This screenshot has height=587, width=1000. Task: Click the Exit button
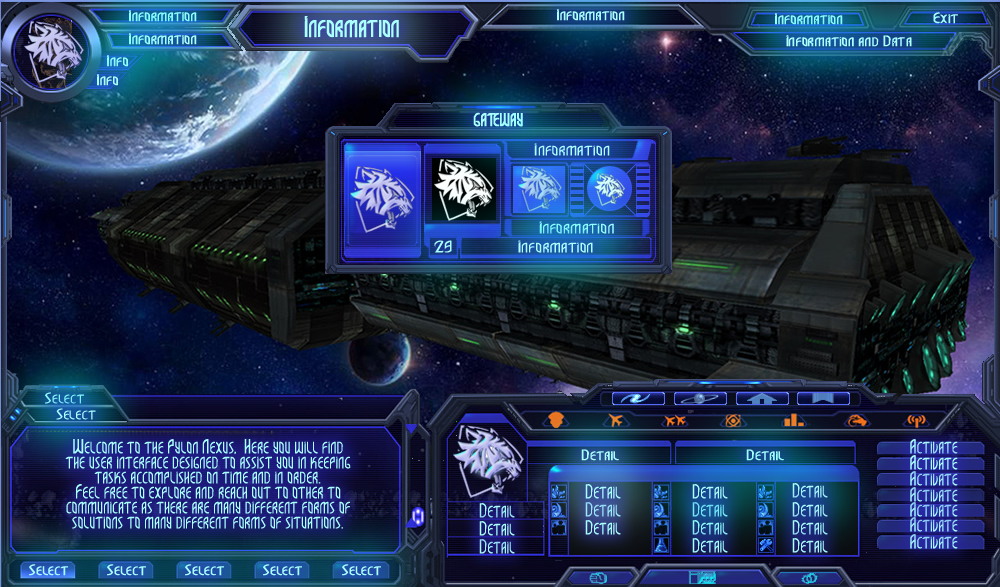[x=944, y=18]
